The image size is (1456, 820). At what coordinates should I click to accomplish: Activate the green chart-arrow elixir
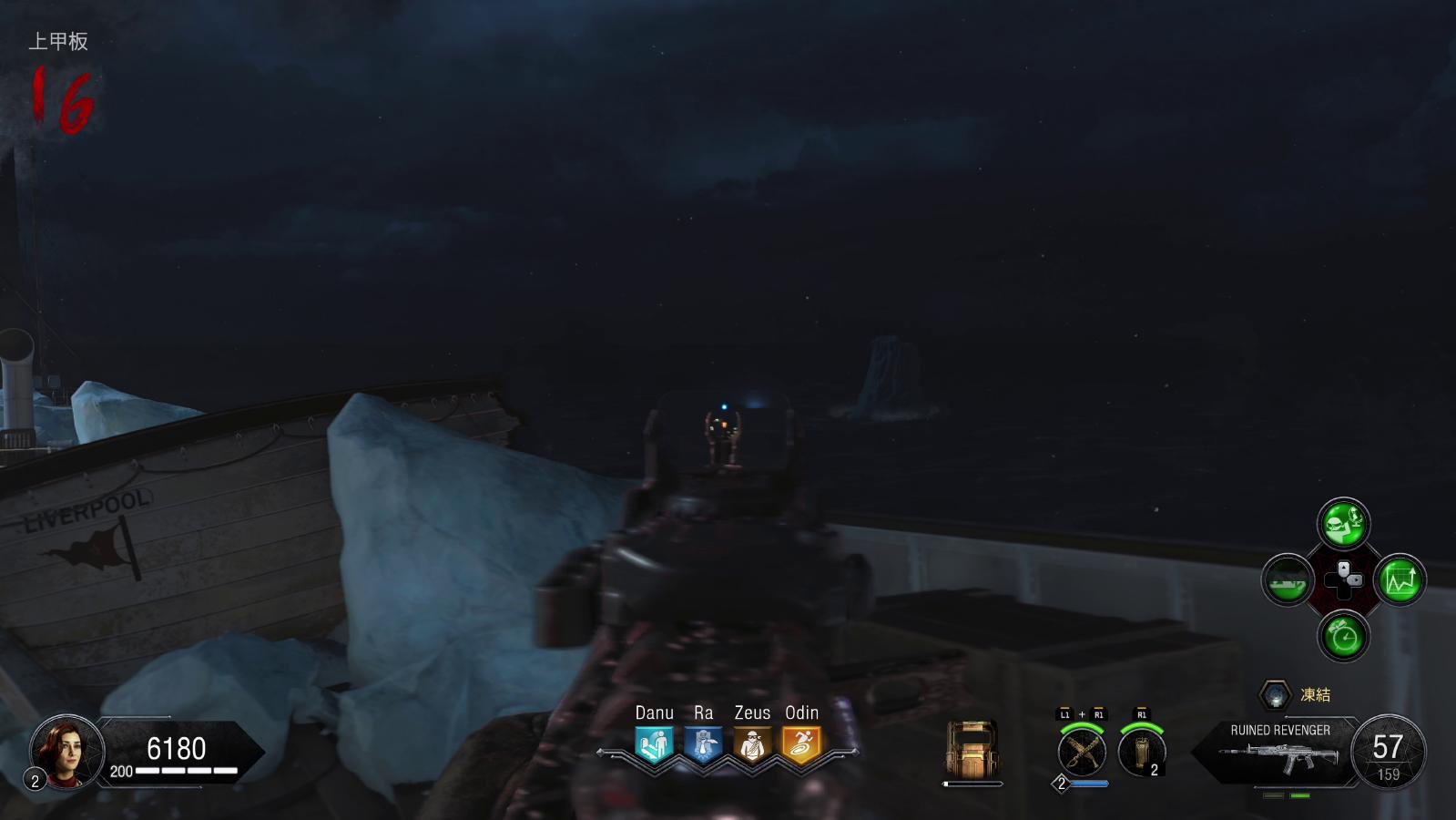tap(1400, 579)
